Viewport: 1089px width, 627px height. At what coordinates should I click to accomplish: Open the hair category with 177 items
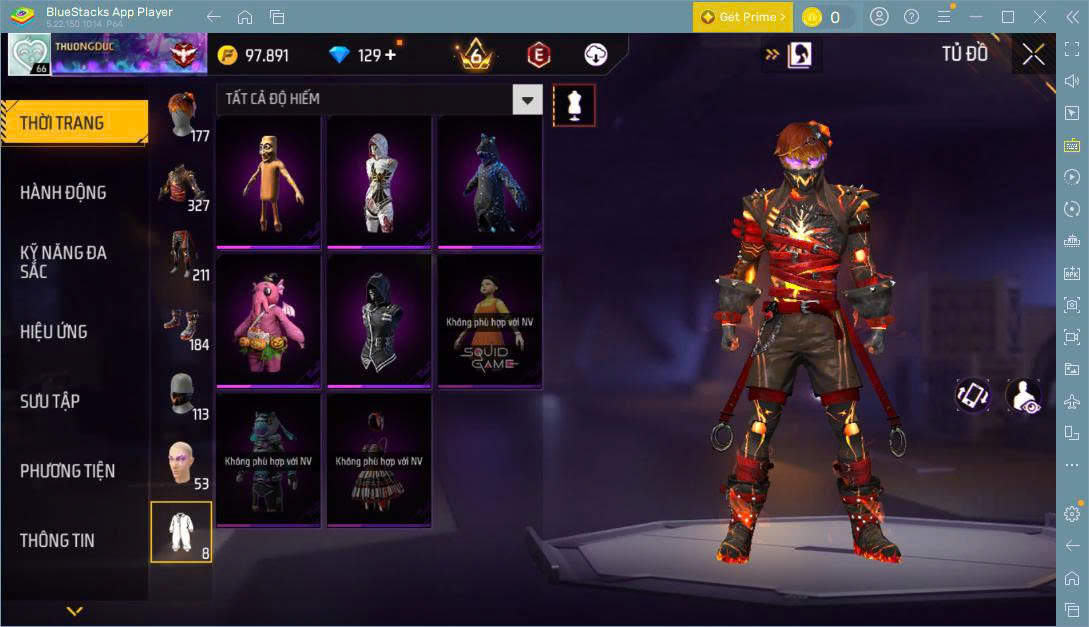point(182,117)
